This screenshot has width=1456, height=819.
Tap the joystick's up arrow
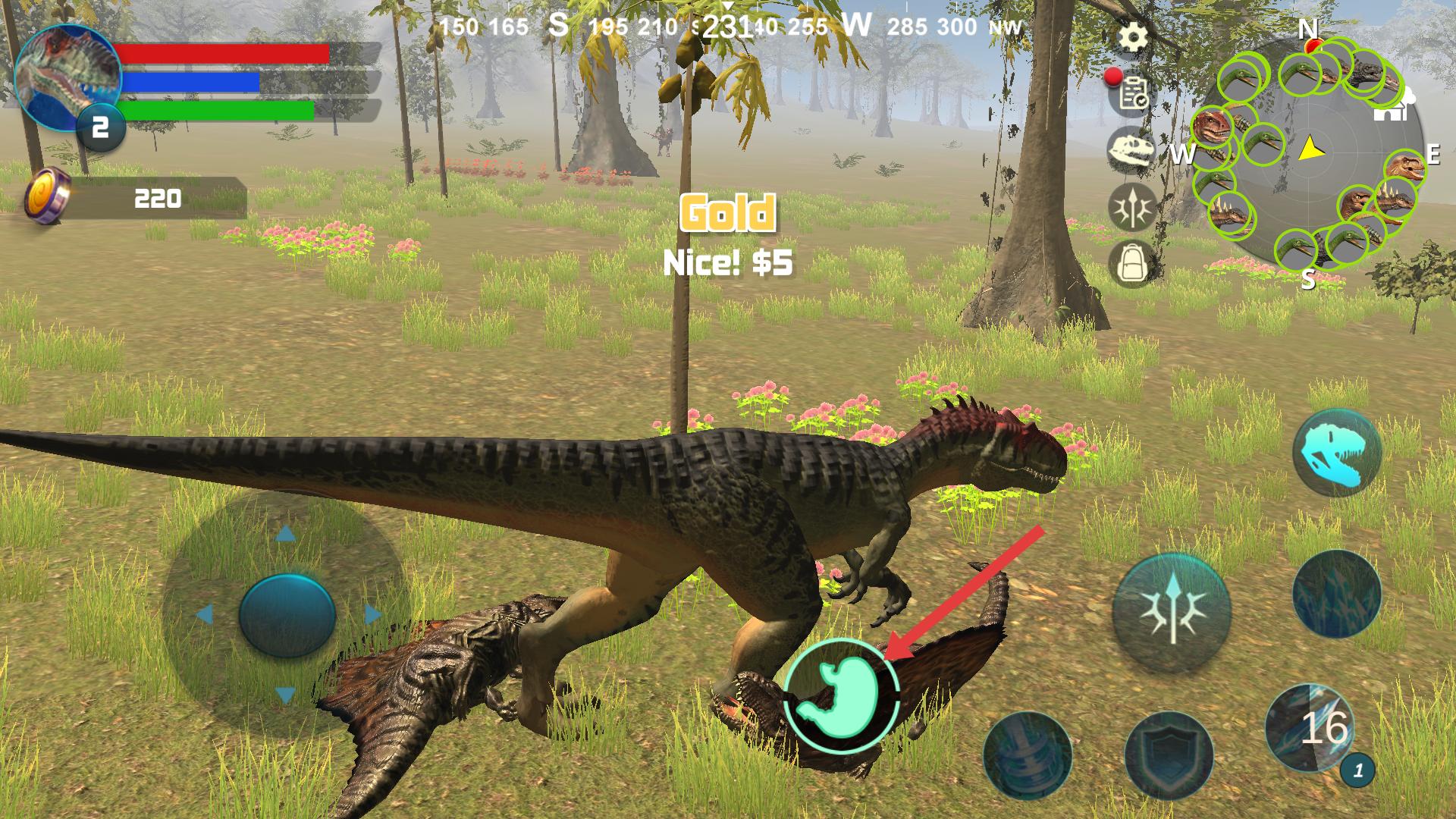point(285,534)
